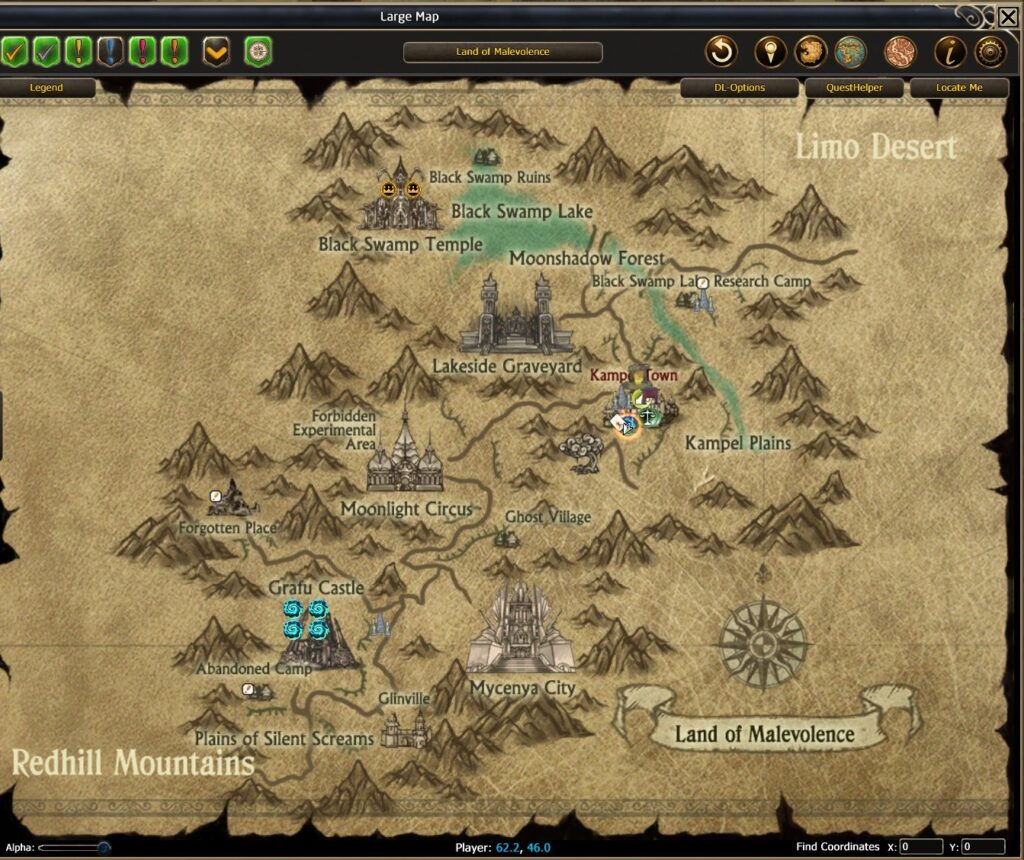Close the Large Map window
The image size is (1024, 860).
point(1008,16)
